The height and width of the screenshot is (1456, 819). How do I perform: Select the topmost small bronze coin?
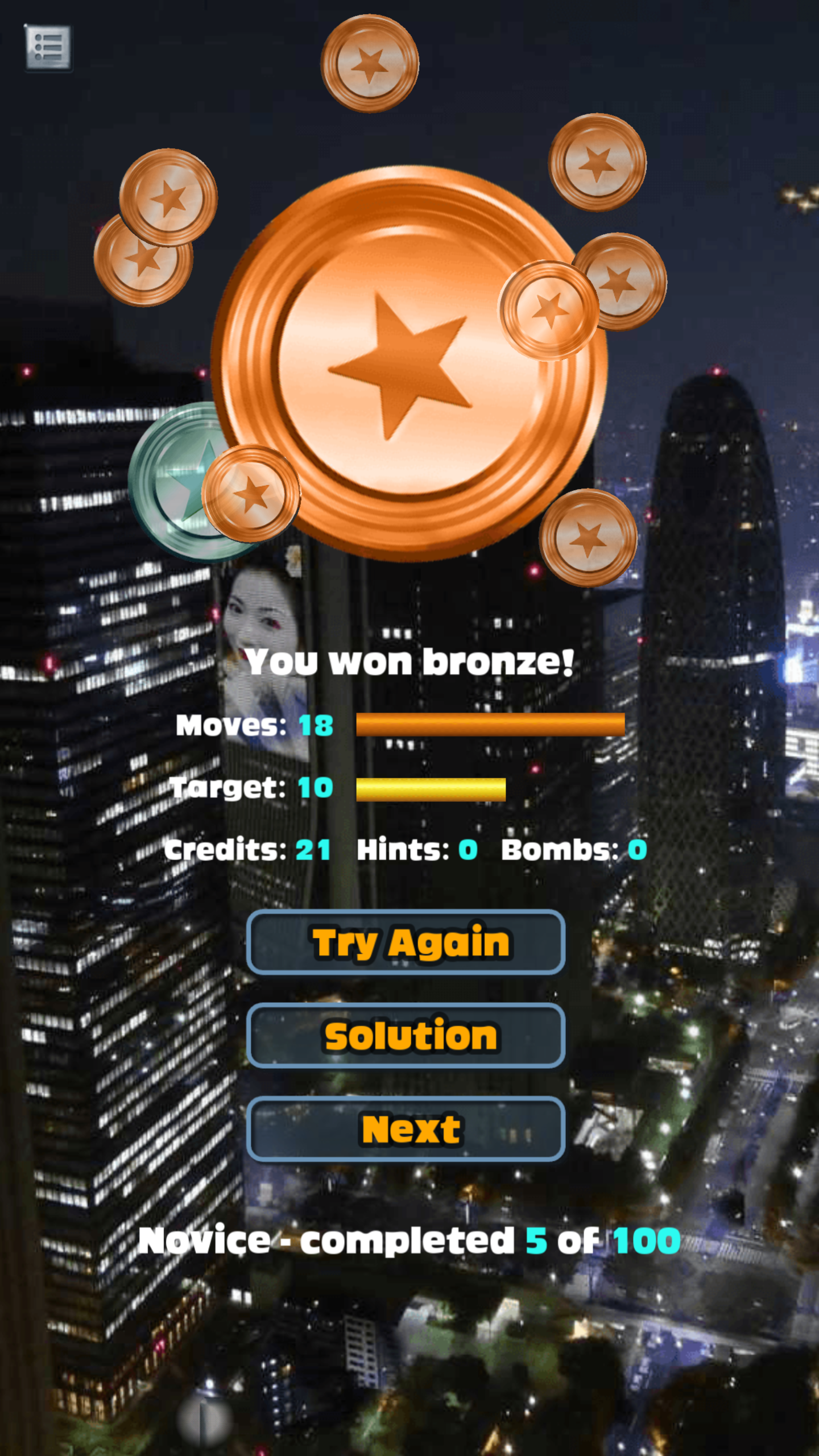tap(370, 63)
